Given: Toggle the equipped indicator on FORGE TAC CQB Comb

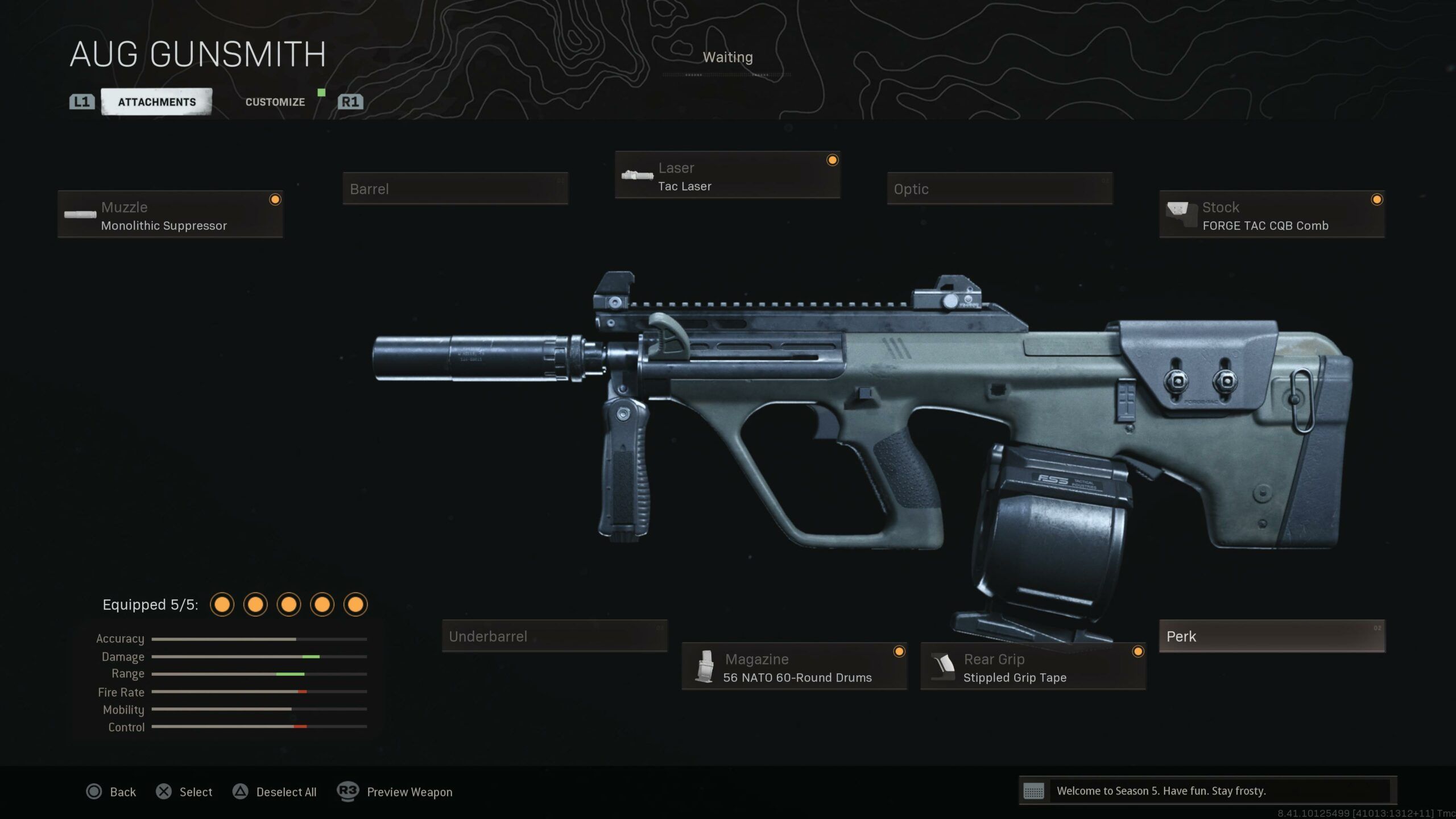Looking at the screenshot, I should tap(1376, 200).
